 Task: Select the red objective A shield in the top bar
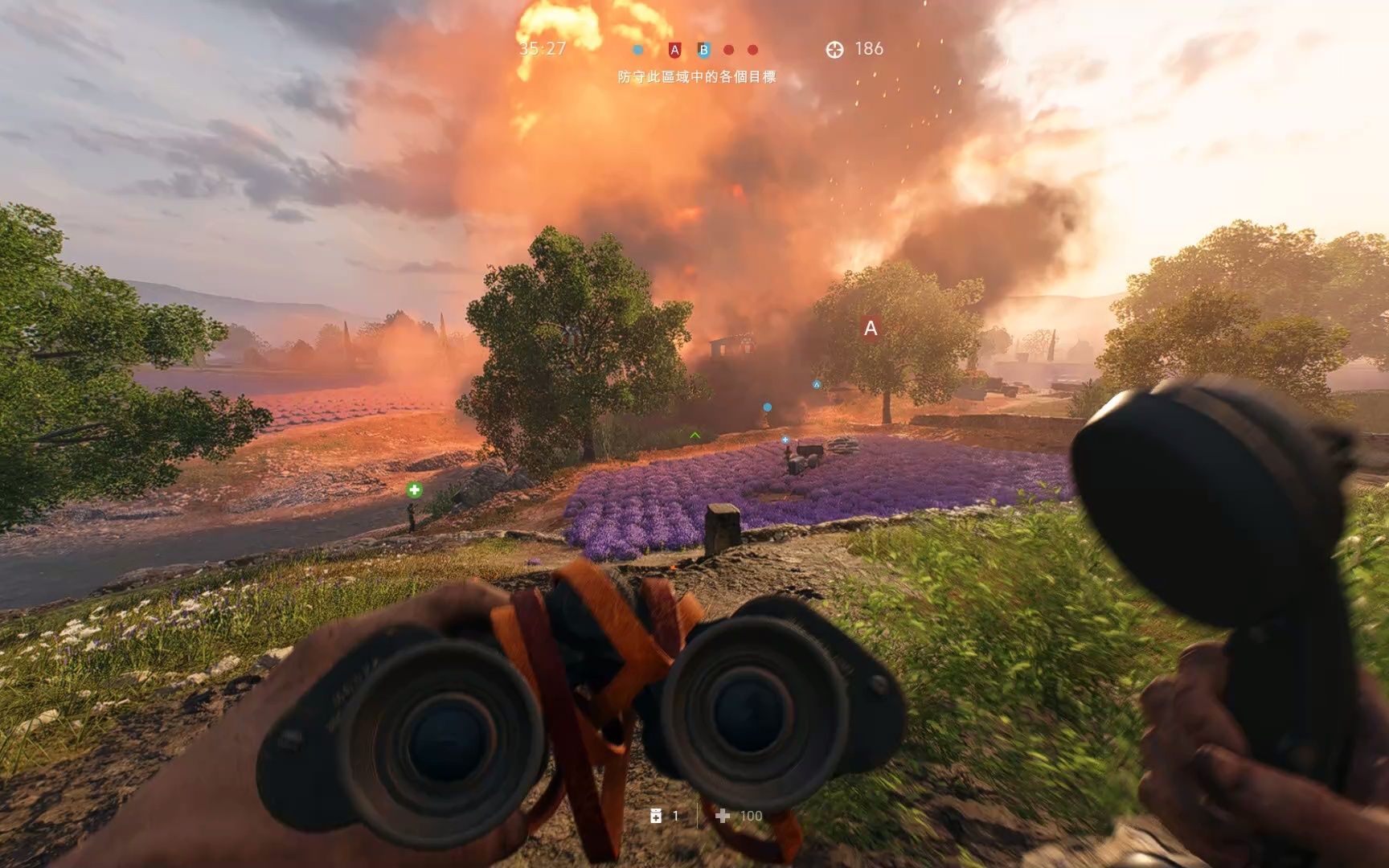pyautogui.click(x=674, y=50)
